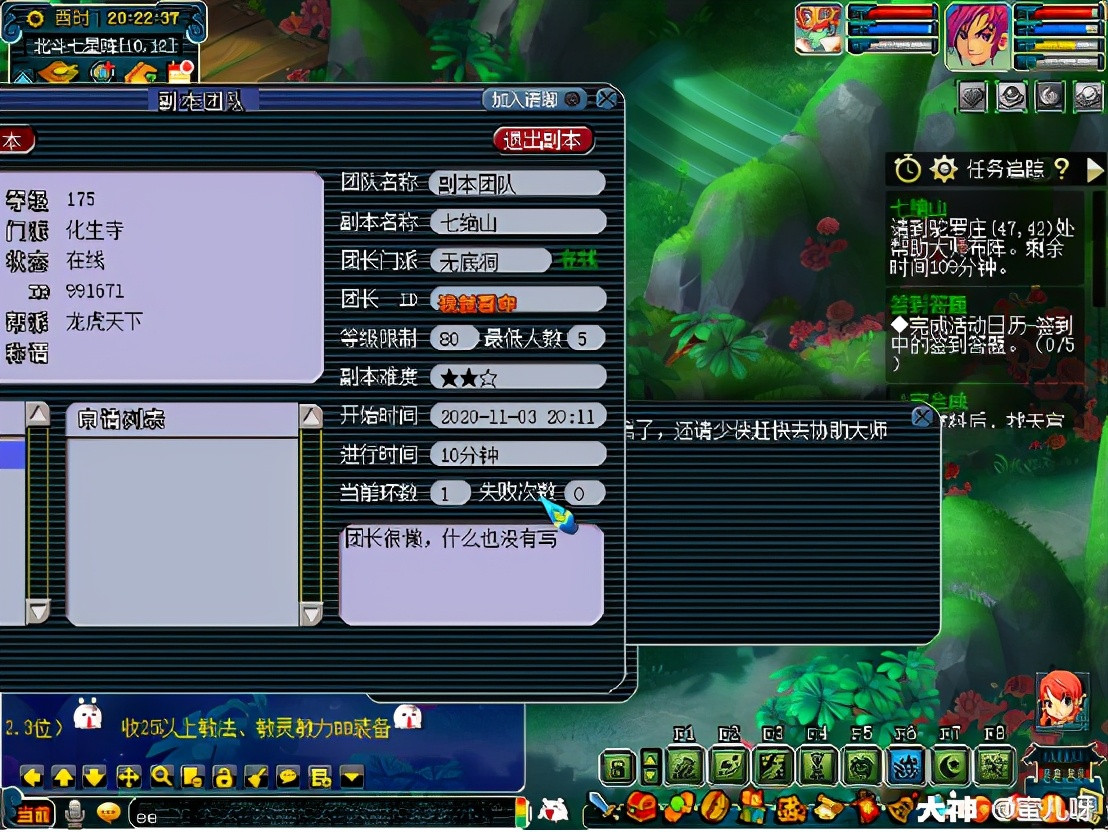Open the pink-haired player character portrait
1108x832 pixels.
977,36
